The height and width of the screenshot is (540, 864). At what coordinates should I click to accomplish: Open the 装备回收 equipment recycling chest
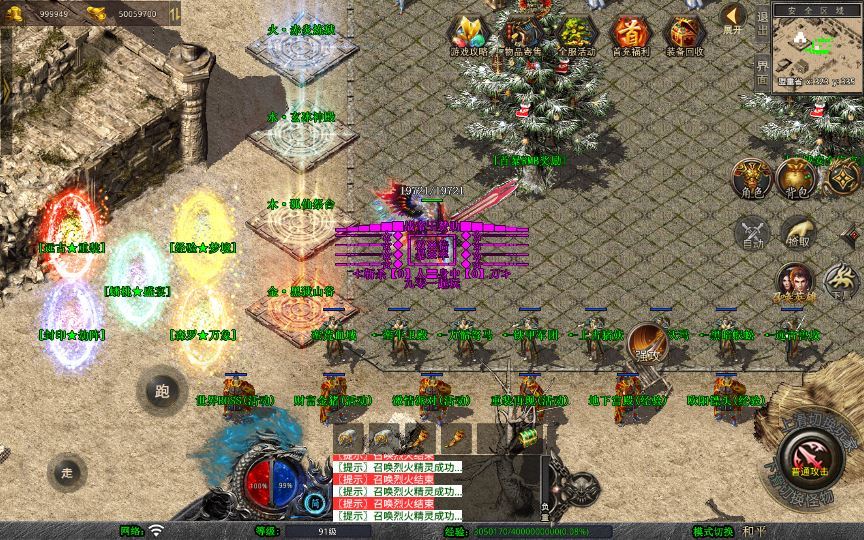point(684,35)
